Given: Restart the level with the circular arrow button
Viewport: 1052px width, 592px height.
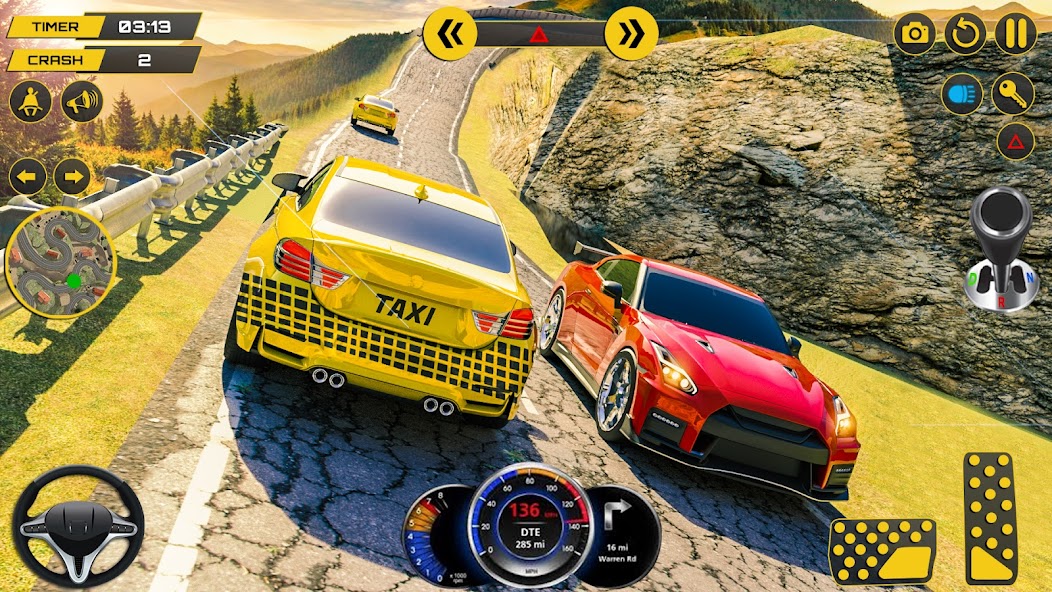Looking at the screenshot, I should pyautogui.click(x=965, y=34).
